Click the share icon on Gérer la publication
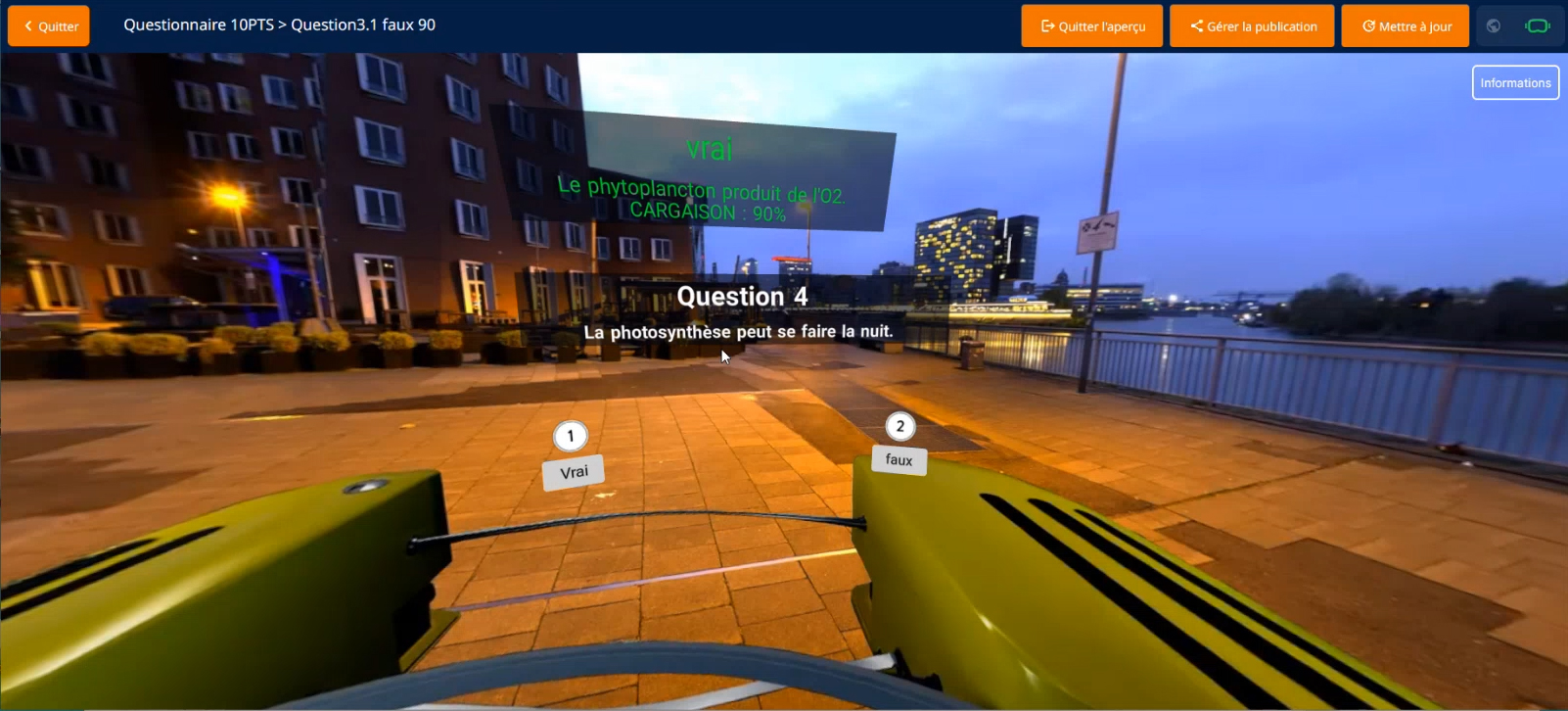The image size is (1568, 711). pyautogui.click(x=1196, y=25)
